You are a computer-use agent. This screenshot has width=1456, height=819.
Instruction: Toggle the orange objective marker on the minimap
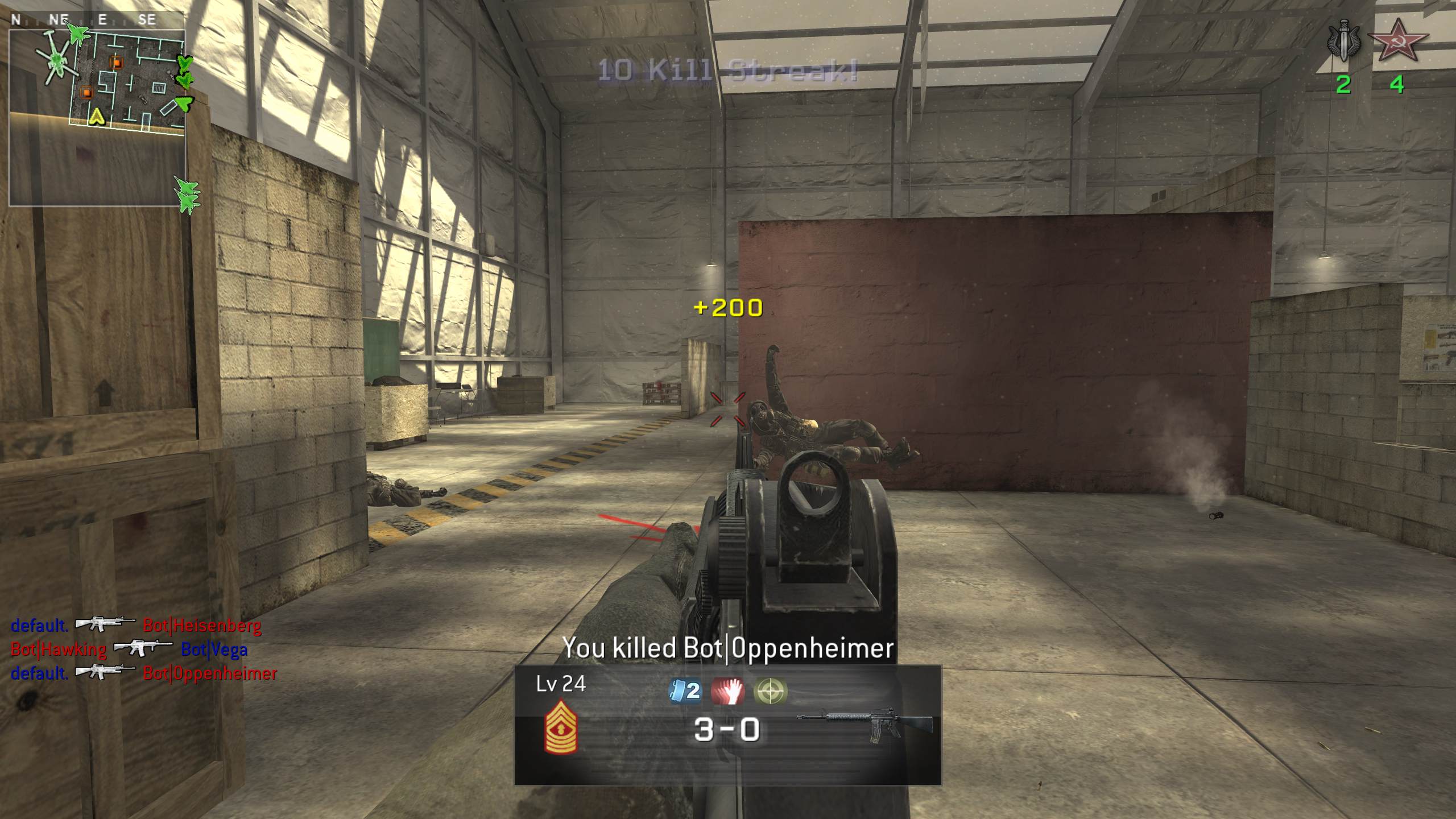[117, 63]
